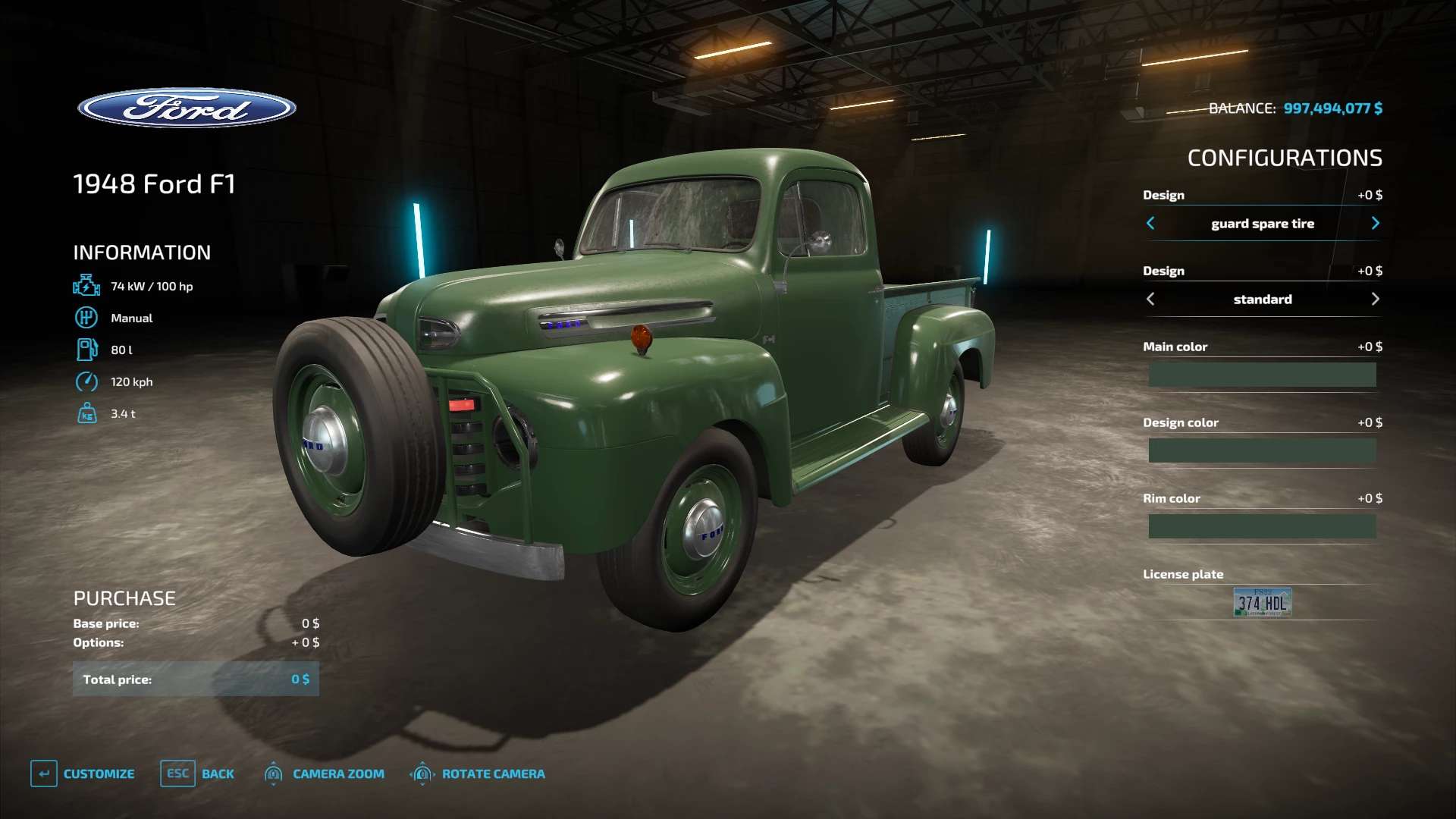The image size is (1456, 819).
Task: Click right arrow beside standard design
Action: click(1375, 299)
